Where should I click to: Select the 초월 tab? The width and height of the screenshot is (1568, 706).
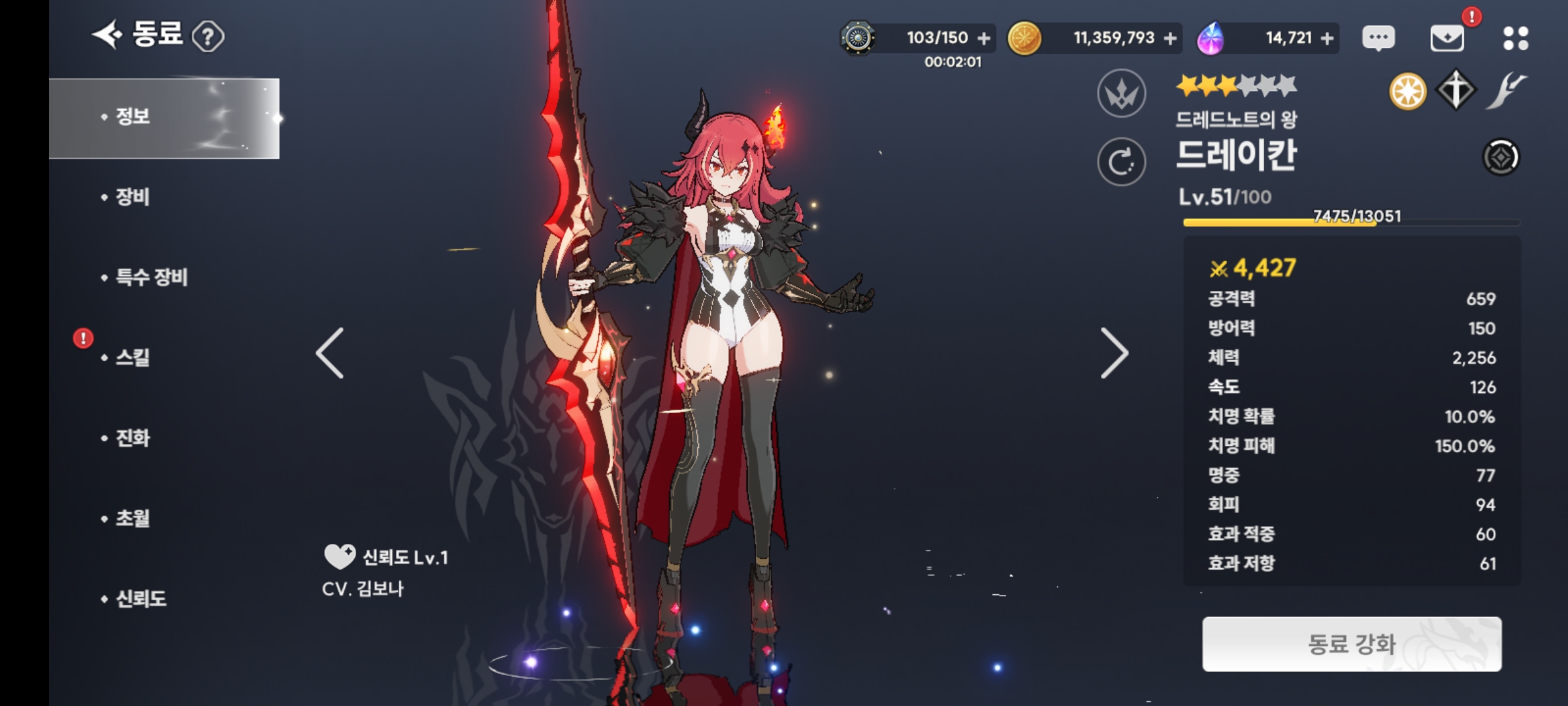point(133,518)
